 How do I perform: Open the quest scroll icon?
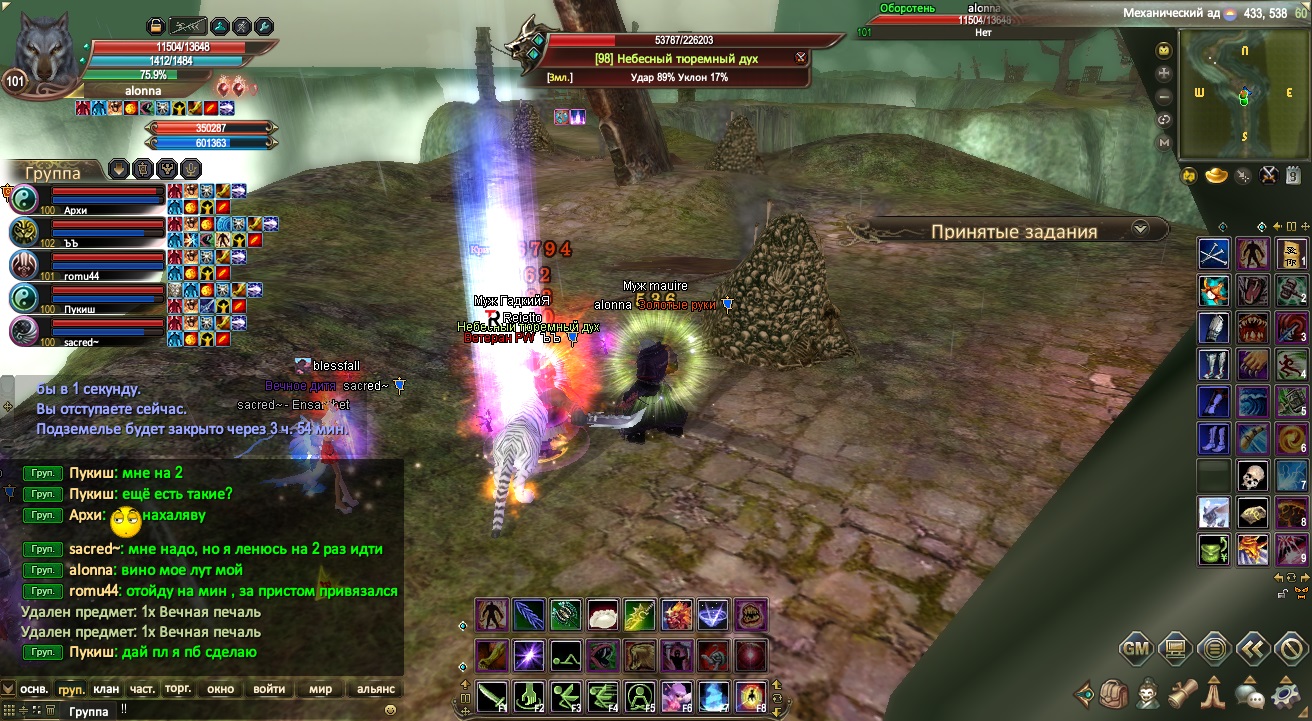(x=1182, y=692)
